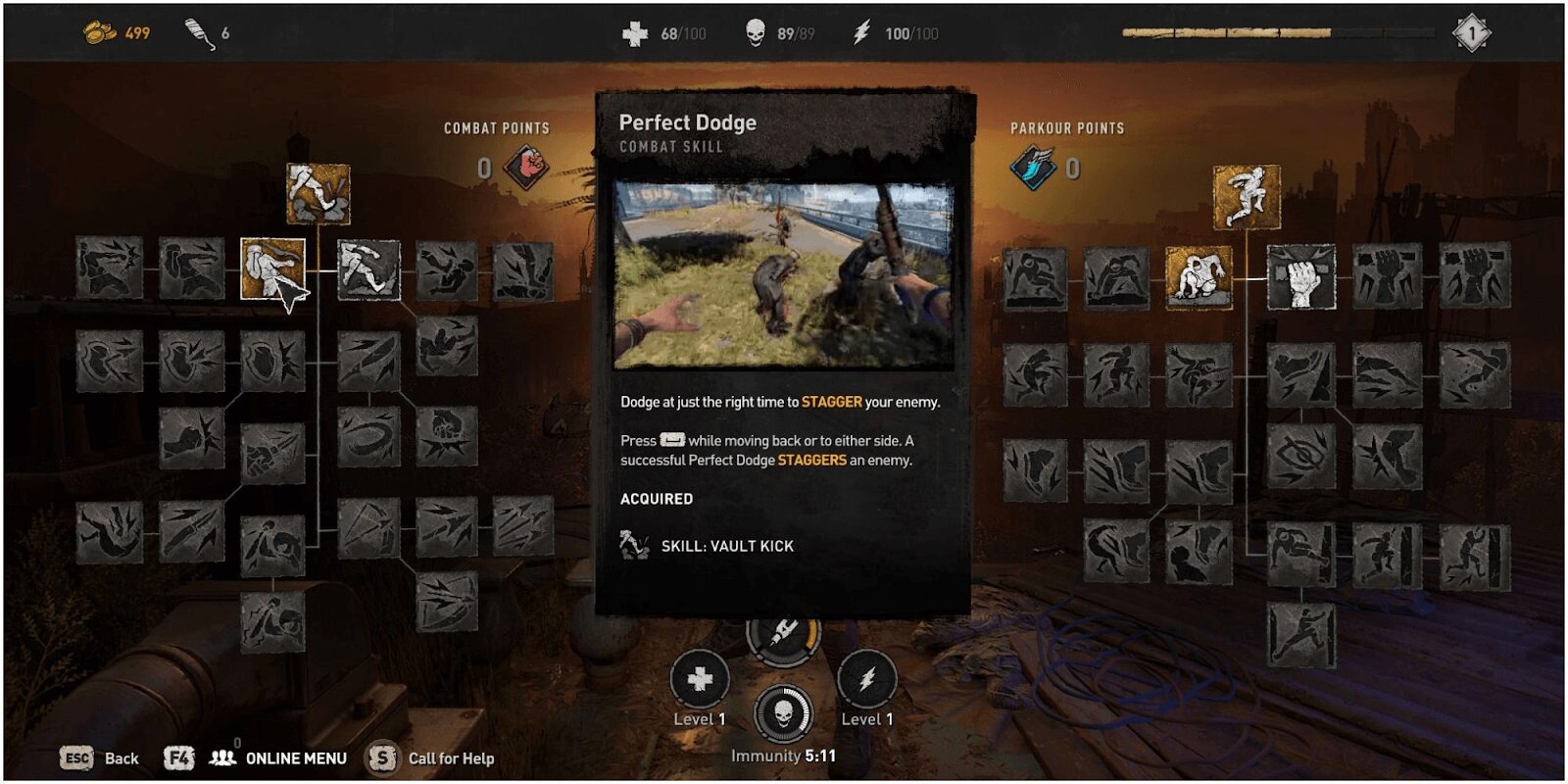The width and height of the screenshot is (1568, 784).
Task: Click the immunity skull icon
Action: coord(783,713)
